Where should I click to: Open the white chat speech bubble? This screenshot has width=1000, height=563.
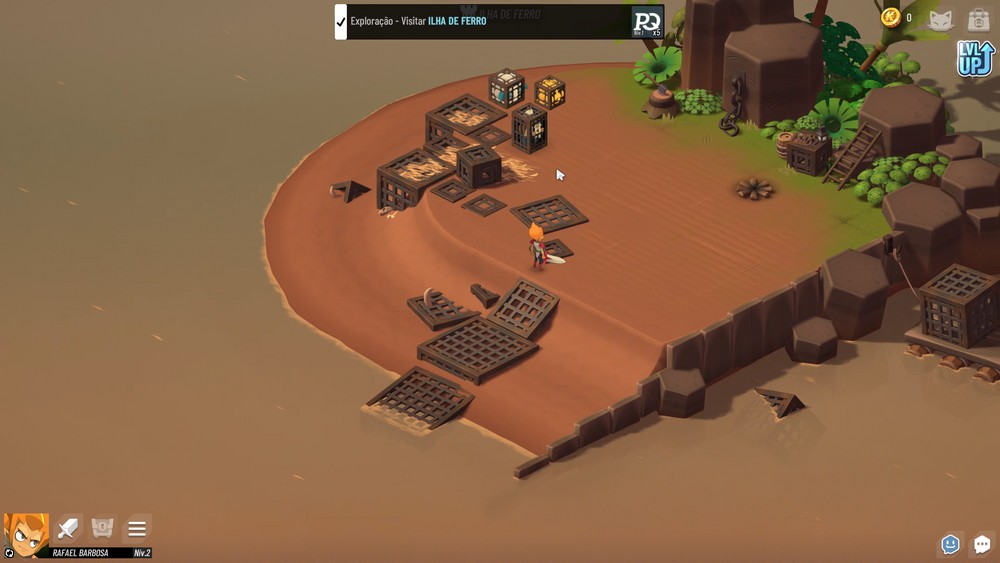pyautogui.click(x=982, y=544)
